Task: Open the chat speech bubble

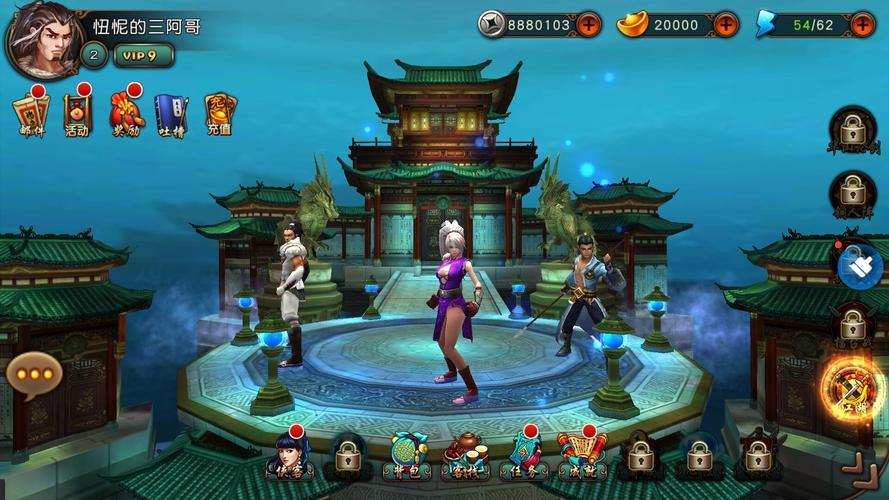Action: point(34,374)
